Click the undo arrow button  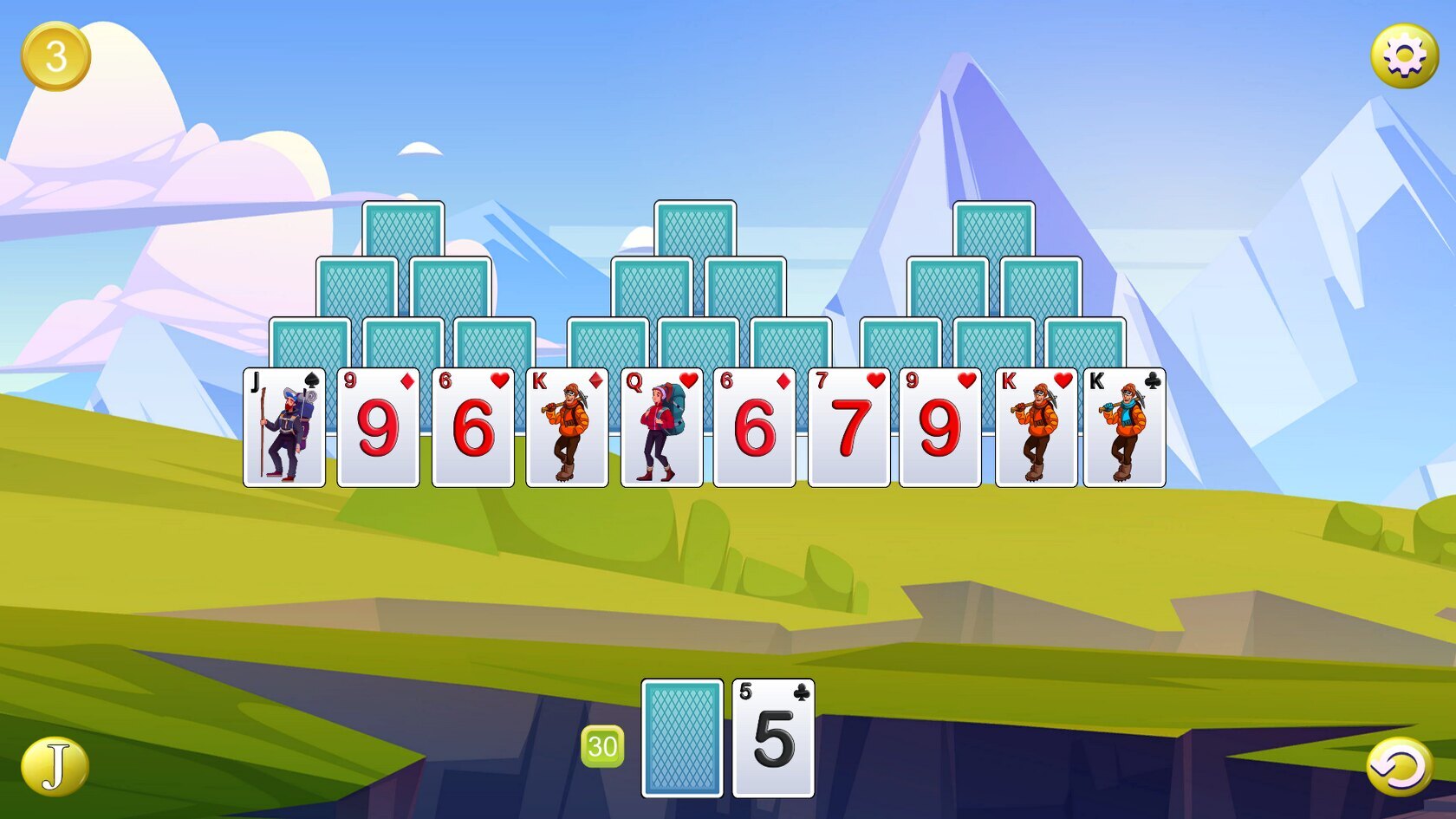tap(1399, 766)
